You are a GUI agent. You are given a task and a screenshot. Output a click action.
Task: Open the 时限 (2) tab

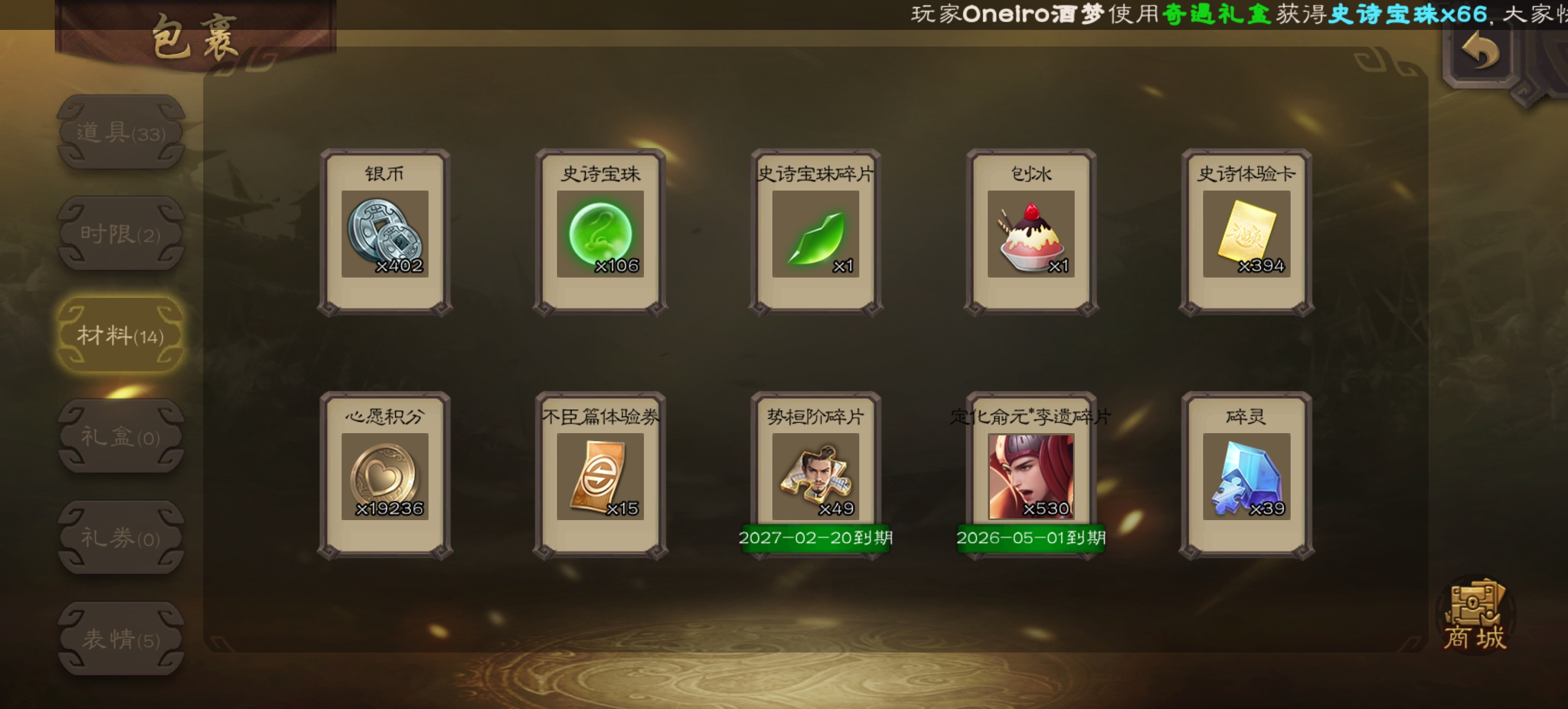coord(121,234)
